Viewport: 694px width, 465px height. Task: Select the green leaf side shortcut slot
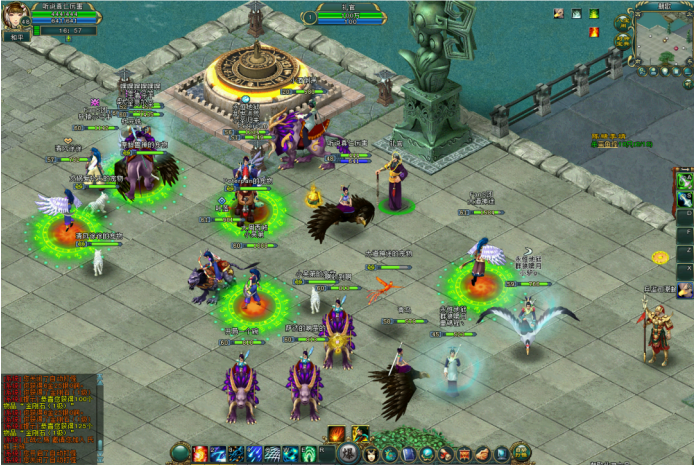(684, 181)
